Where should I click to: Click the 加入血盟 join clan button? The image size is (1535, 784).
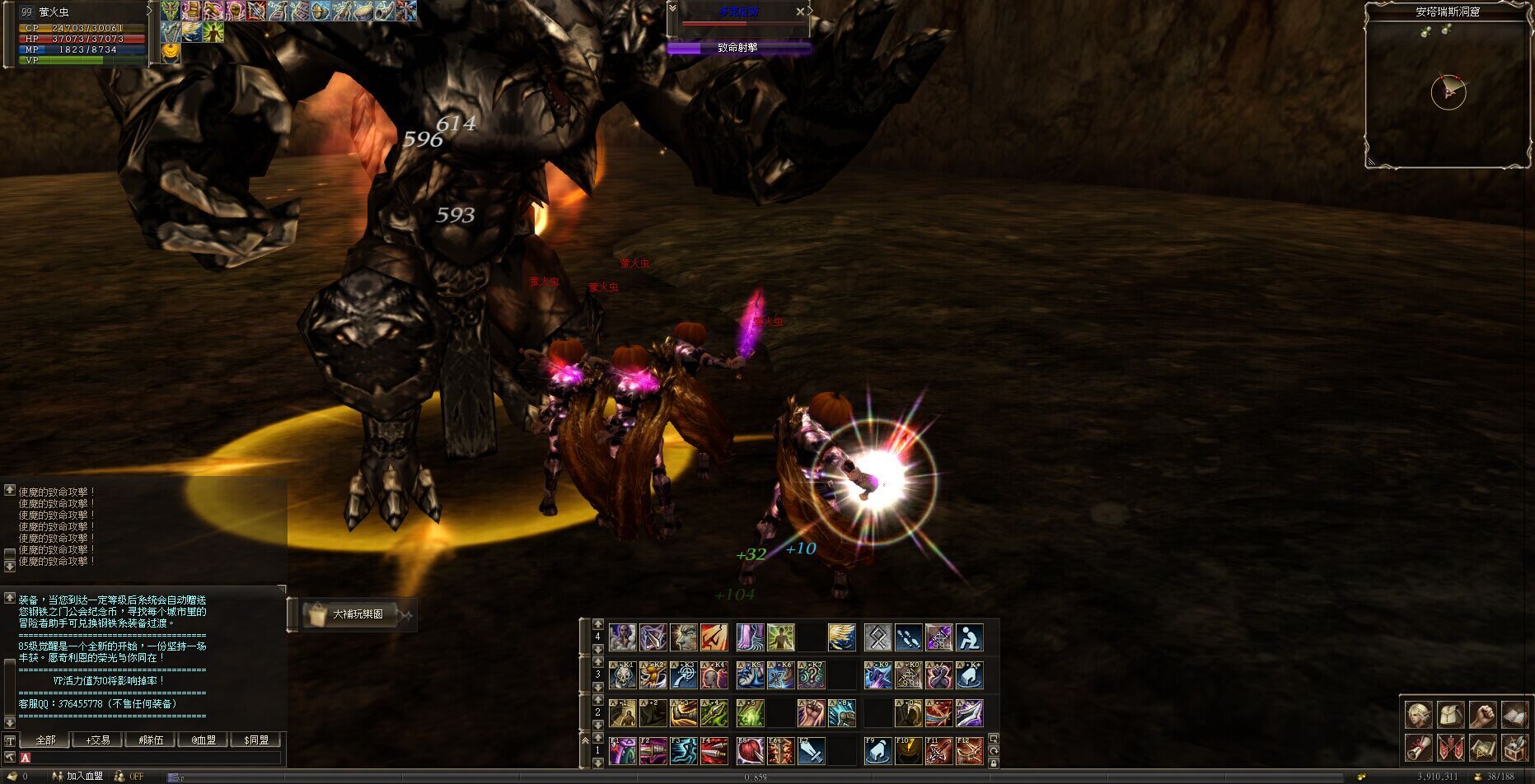[83, 777]
